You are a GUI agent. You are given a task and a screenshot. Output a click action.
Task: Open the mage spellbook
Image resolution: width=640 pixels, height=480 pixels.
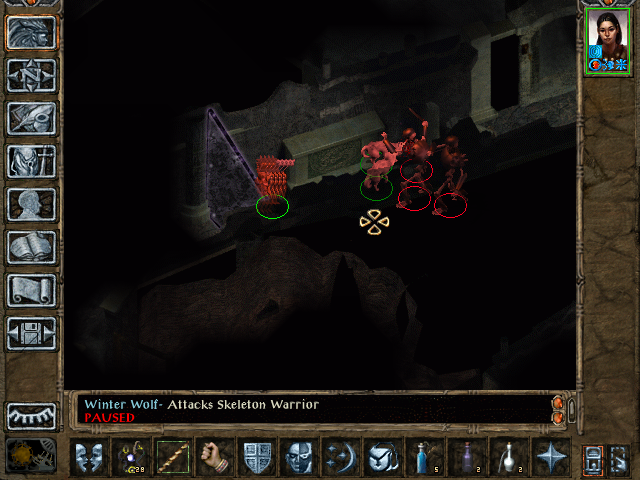point(31,247)
